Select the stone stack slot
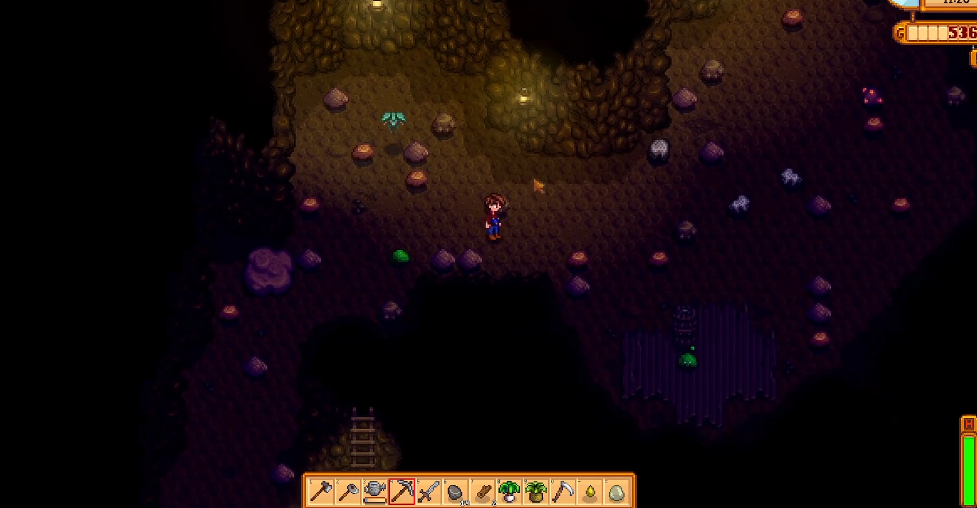 pos(456,491)
